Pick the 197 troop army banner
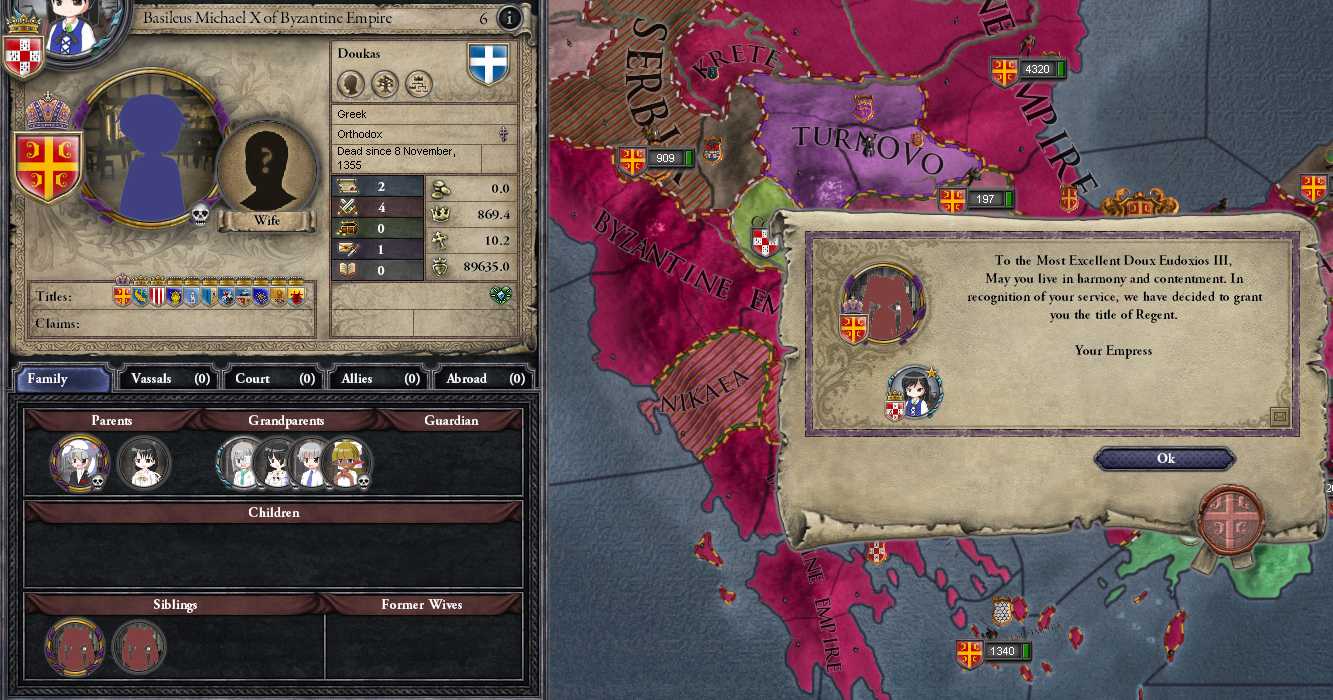Screen dimensions: 1333x700 coord(974,200)
